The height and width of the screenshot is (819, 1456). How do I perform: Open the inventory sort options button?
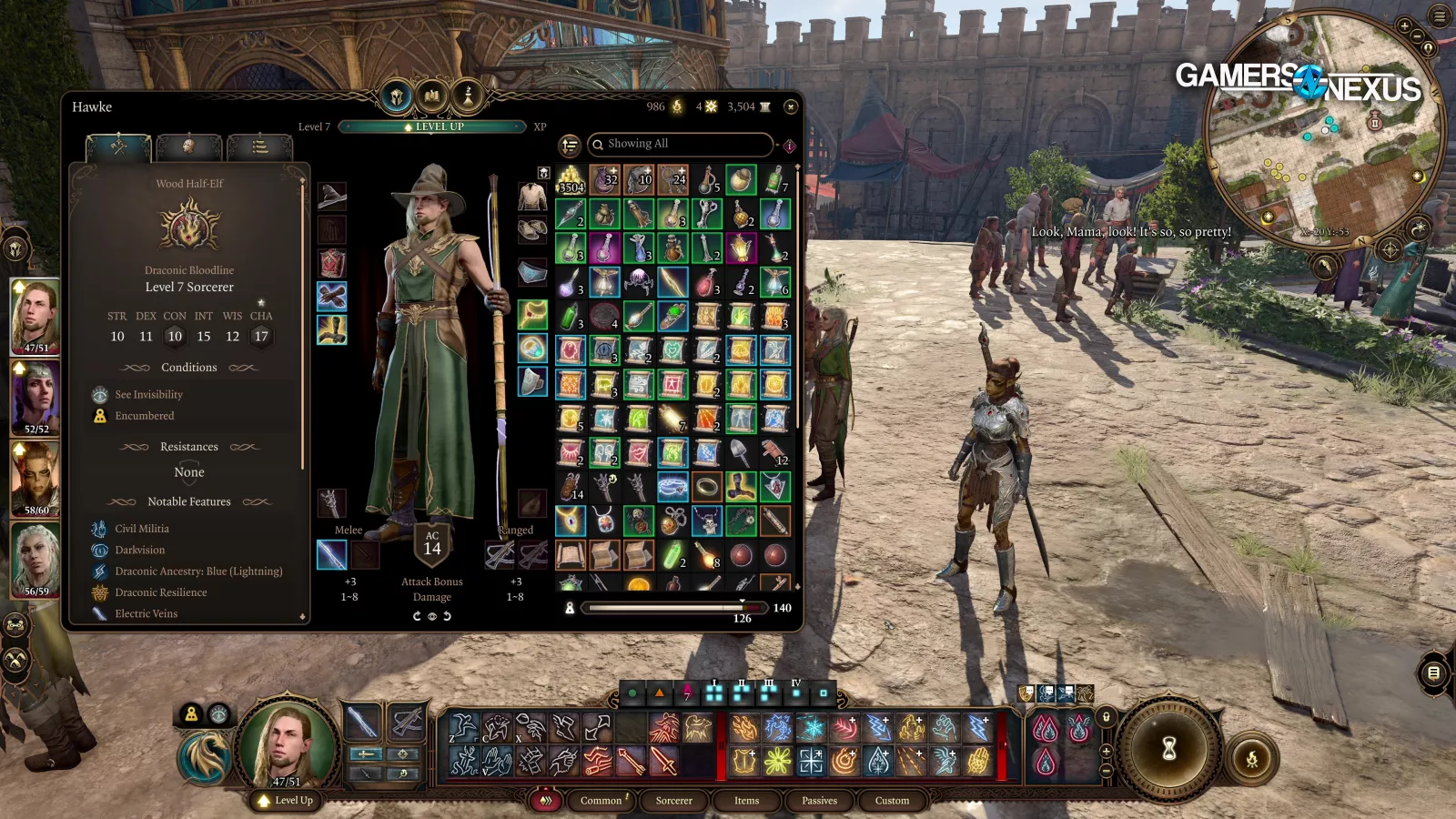(570, 146)
